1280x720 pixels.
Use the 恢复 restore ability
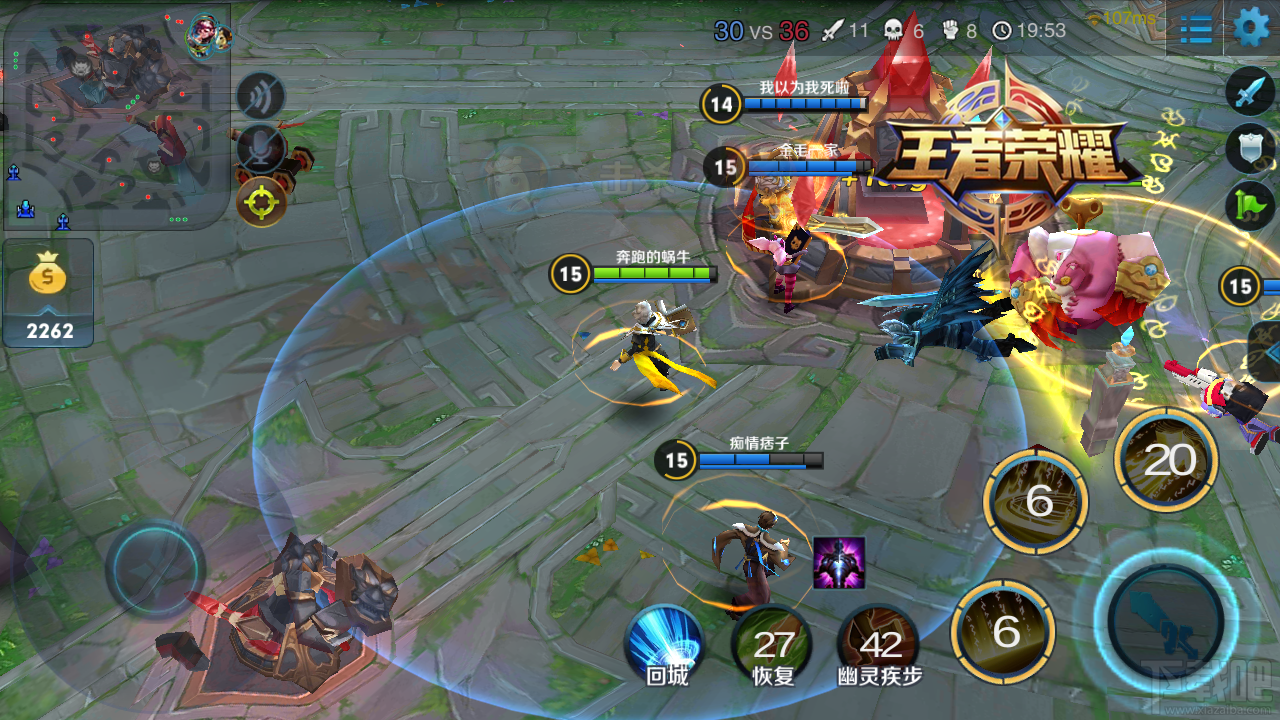tap(773, 645)
